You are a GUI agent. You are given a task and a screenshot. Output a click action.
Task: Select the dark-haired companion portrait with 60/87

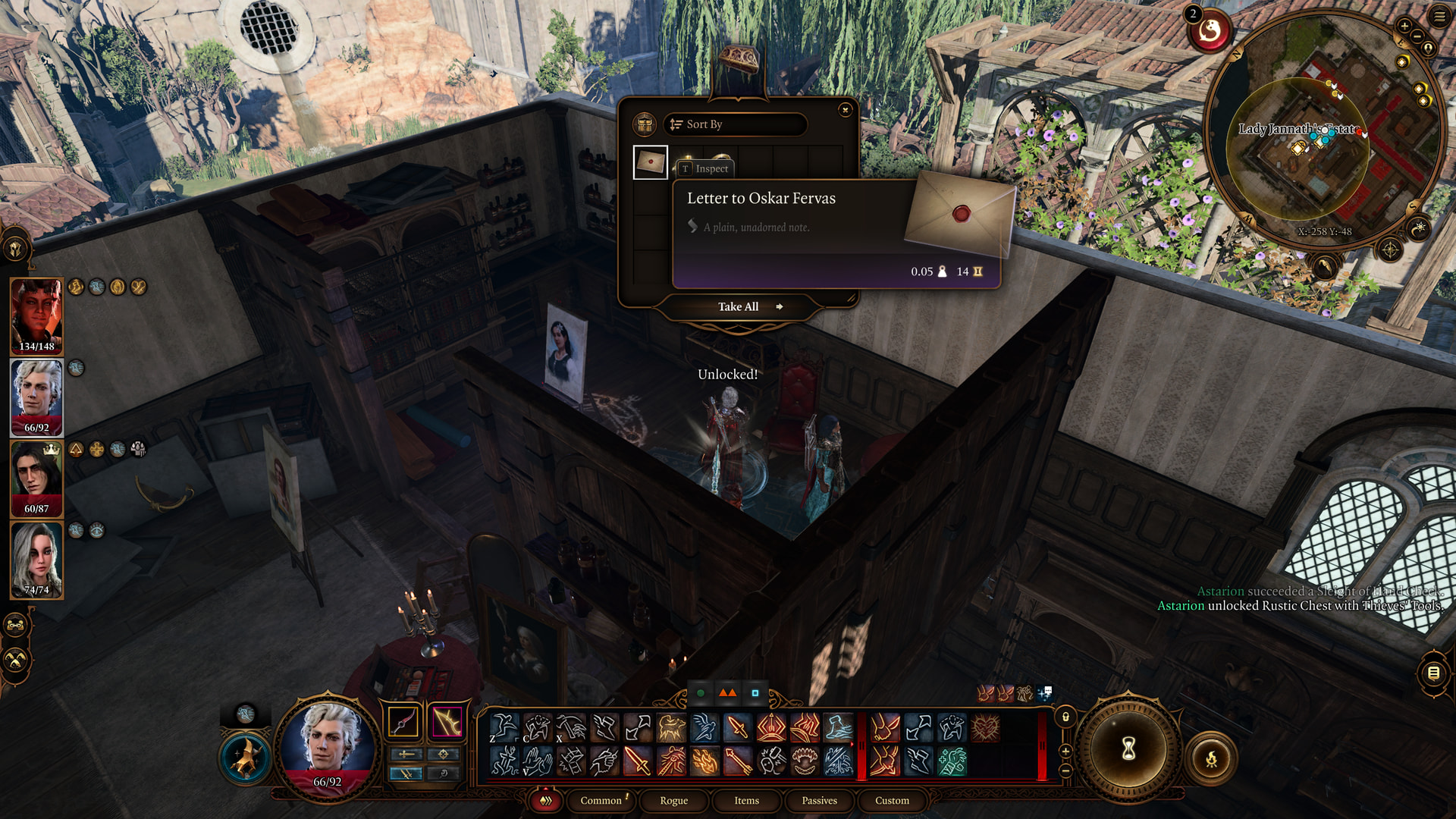pyautogui.click(x=36, y=478)
